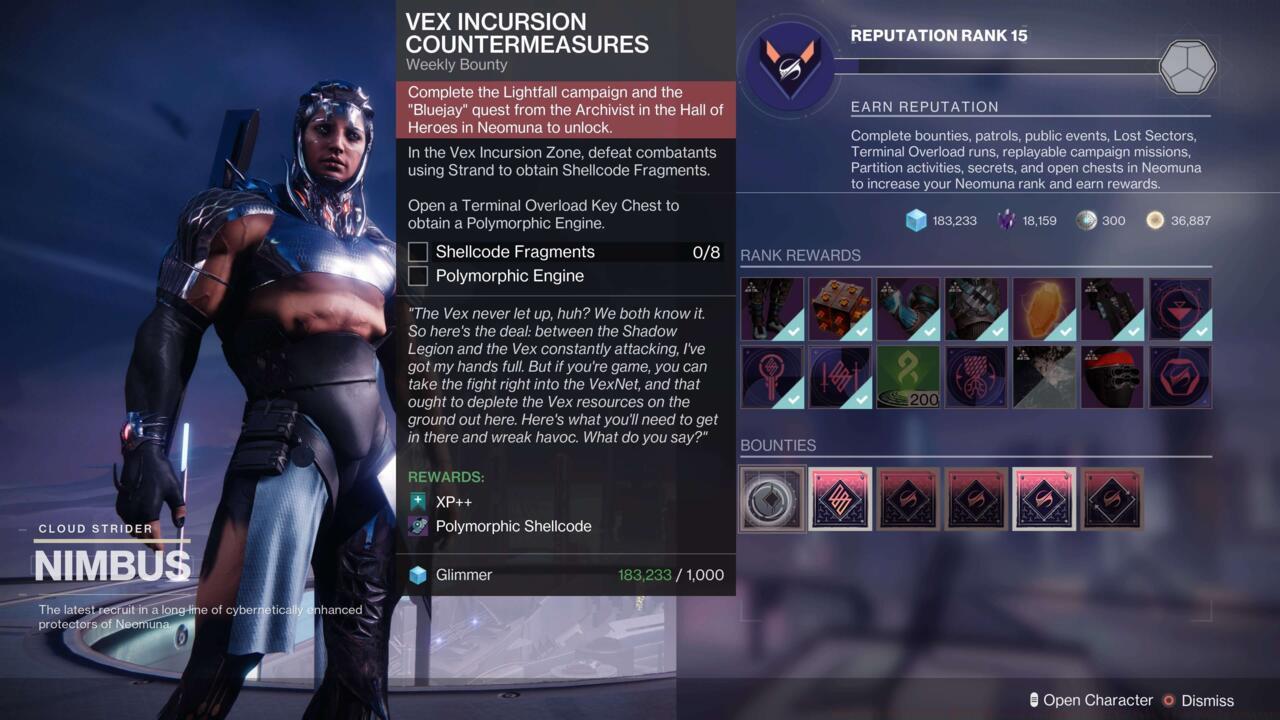The height and width of the screenshot is (720, 1280).
Task: Select the grey Vex Incursion weekly bounty
Action: click(772, 498)
